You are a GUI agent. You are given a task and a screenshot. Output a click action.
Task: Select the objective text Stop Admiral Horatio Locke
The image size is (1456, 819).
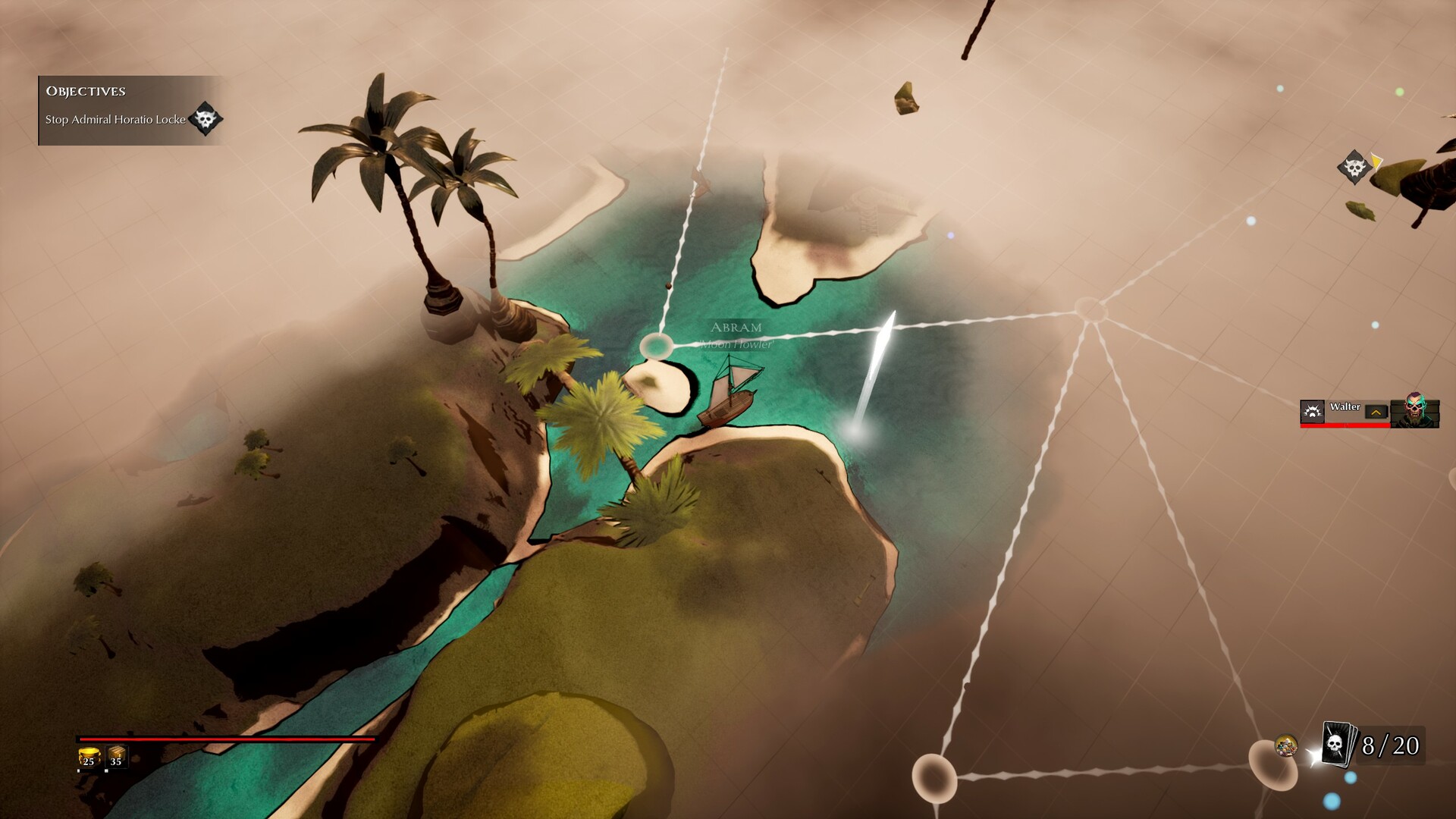[x=115, y=119]
